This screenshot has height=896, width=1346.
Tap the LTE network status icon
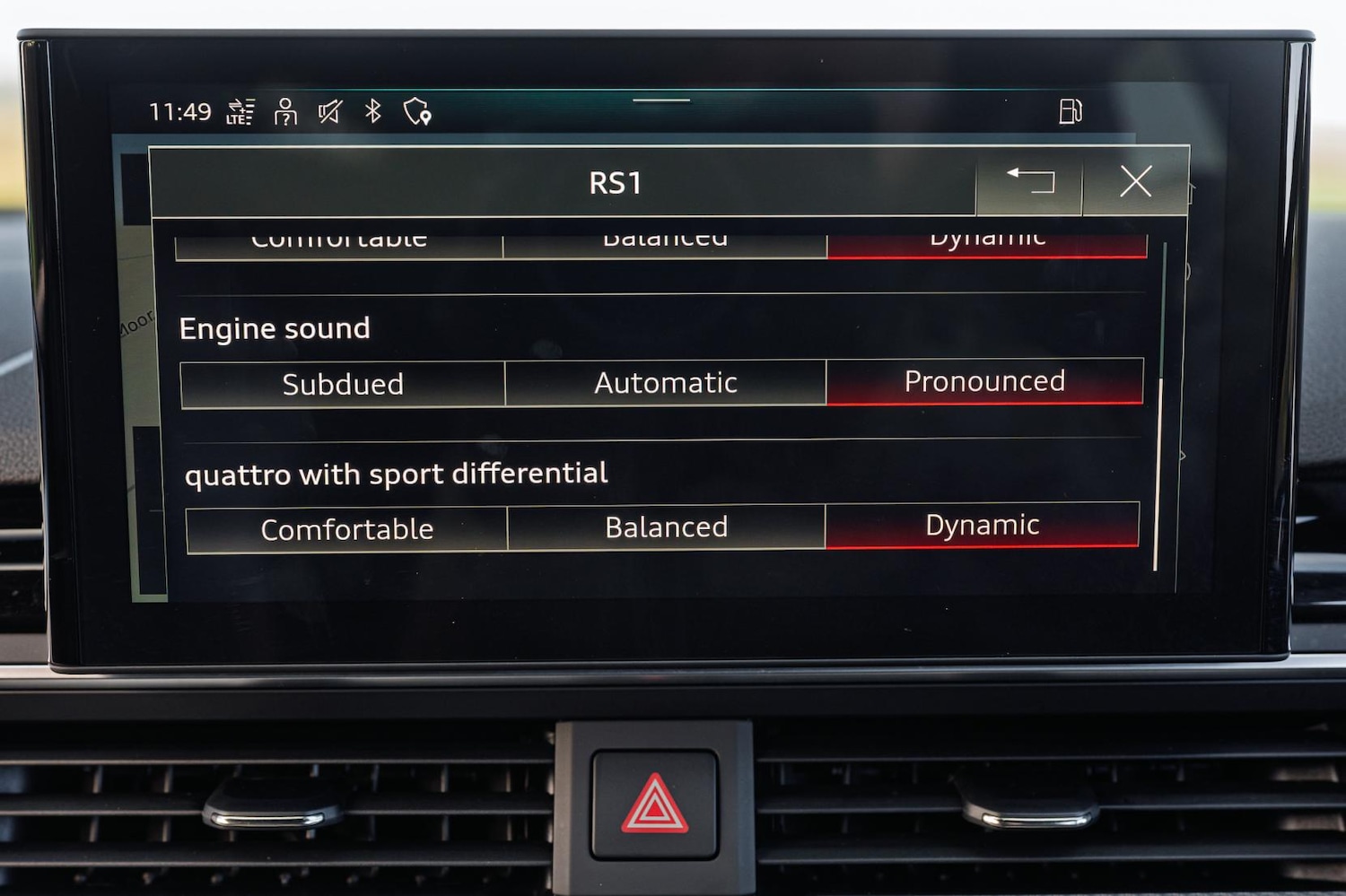coord(239,111)
